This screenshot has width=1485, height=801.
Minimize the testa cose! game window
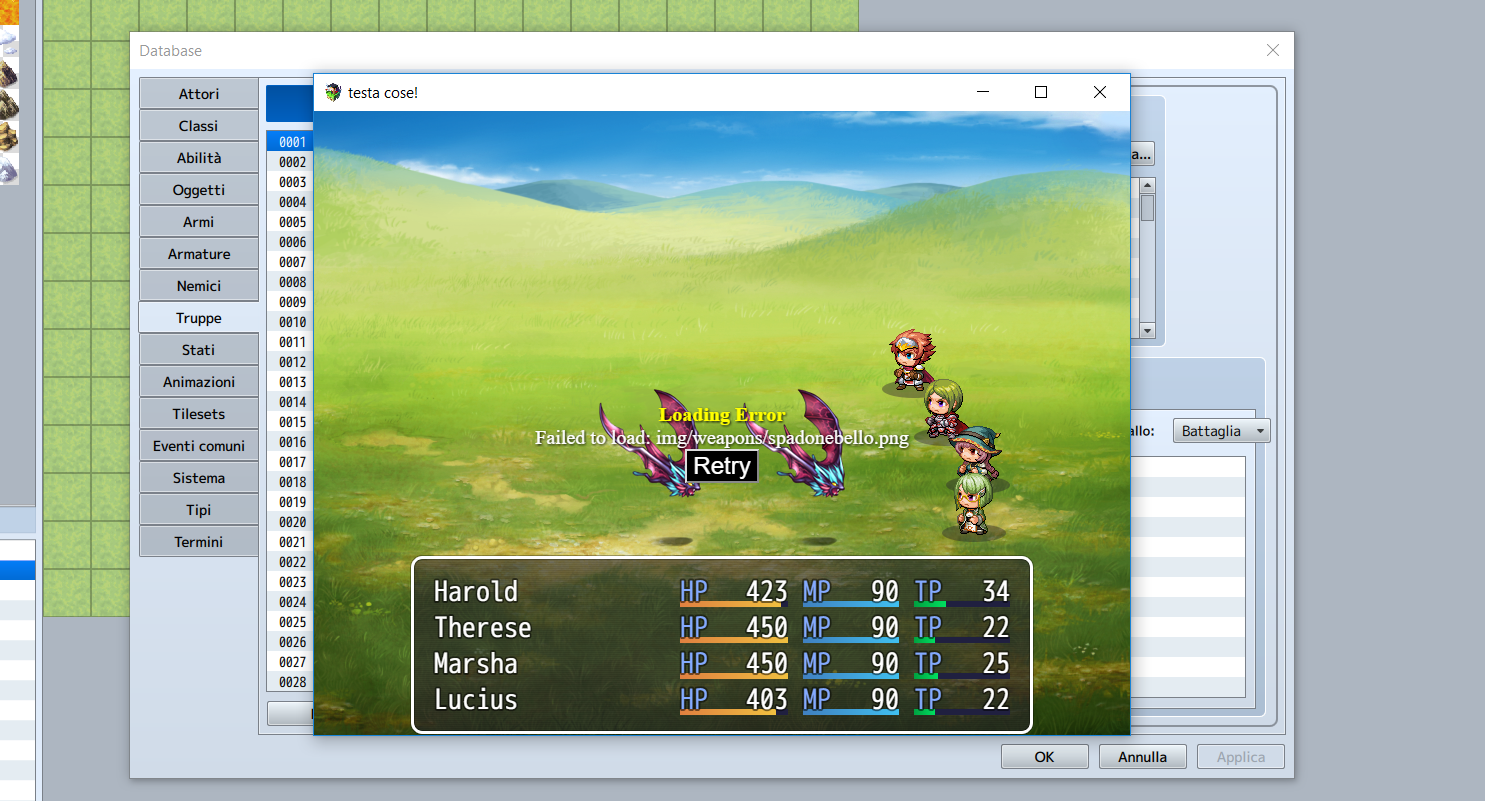coord(982,92)
